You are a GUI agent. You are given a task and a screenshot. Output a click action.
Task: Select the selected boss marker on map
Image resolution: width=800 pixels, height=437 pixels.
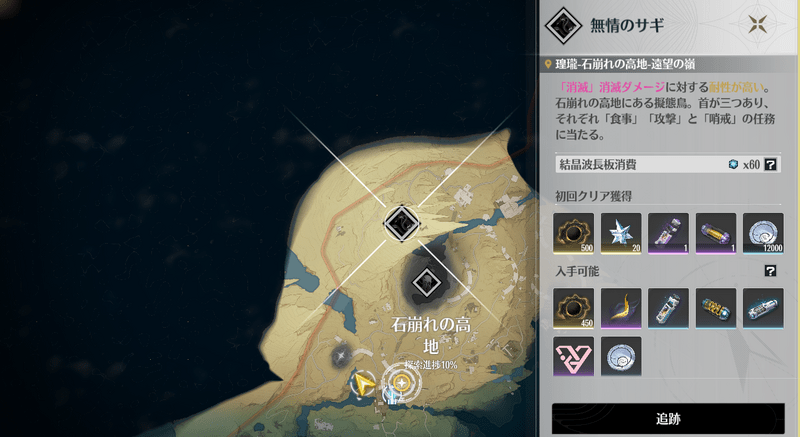401,222
